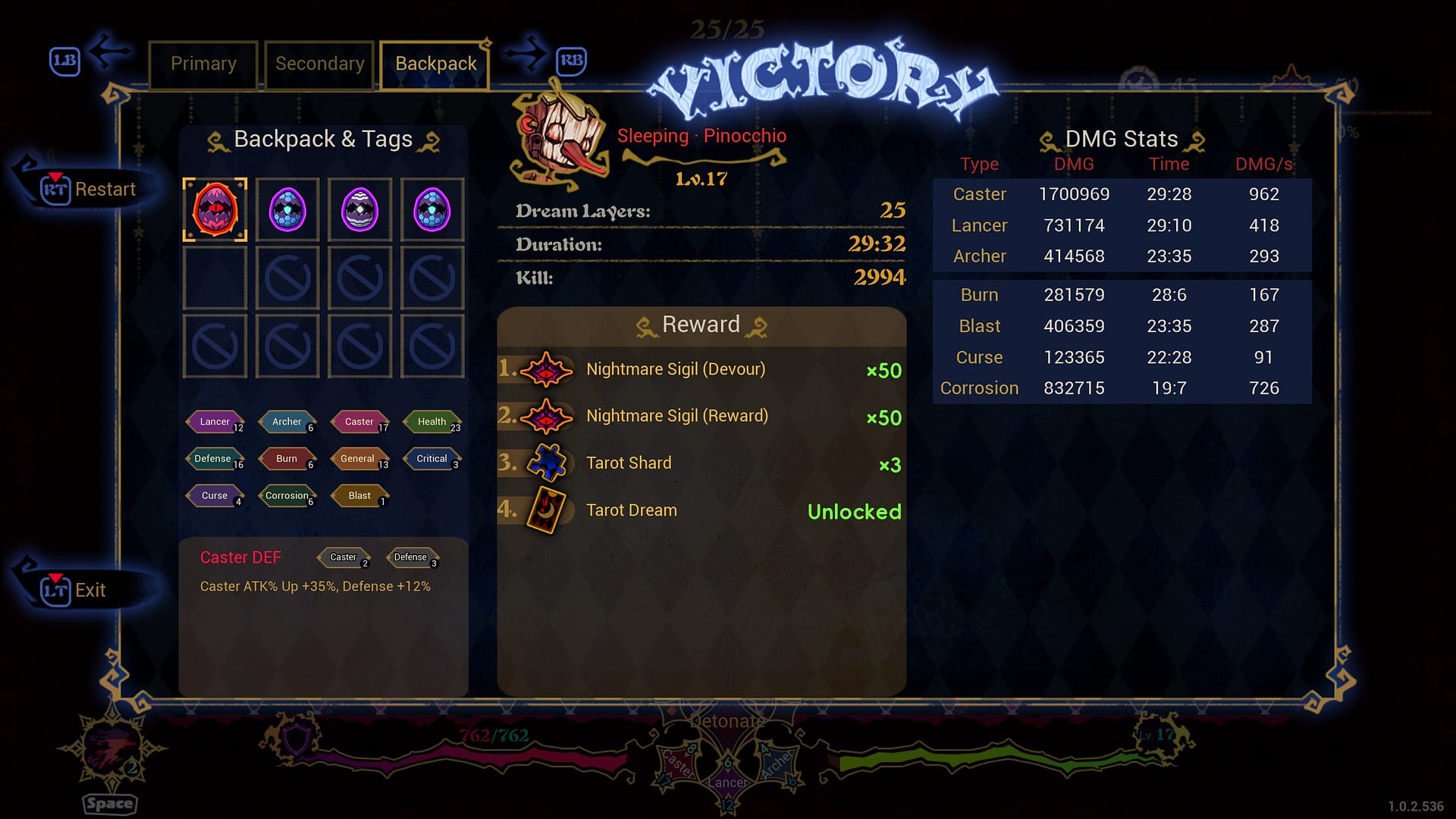Screen dimensions: 1456x819
Task: Click the Caster tag numbered 17
Action: (360, 422)
